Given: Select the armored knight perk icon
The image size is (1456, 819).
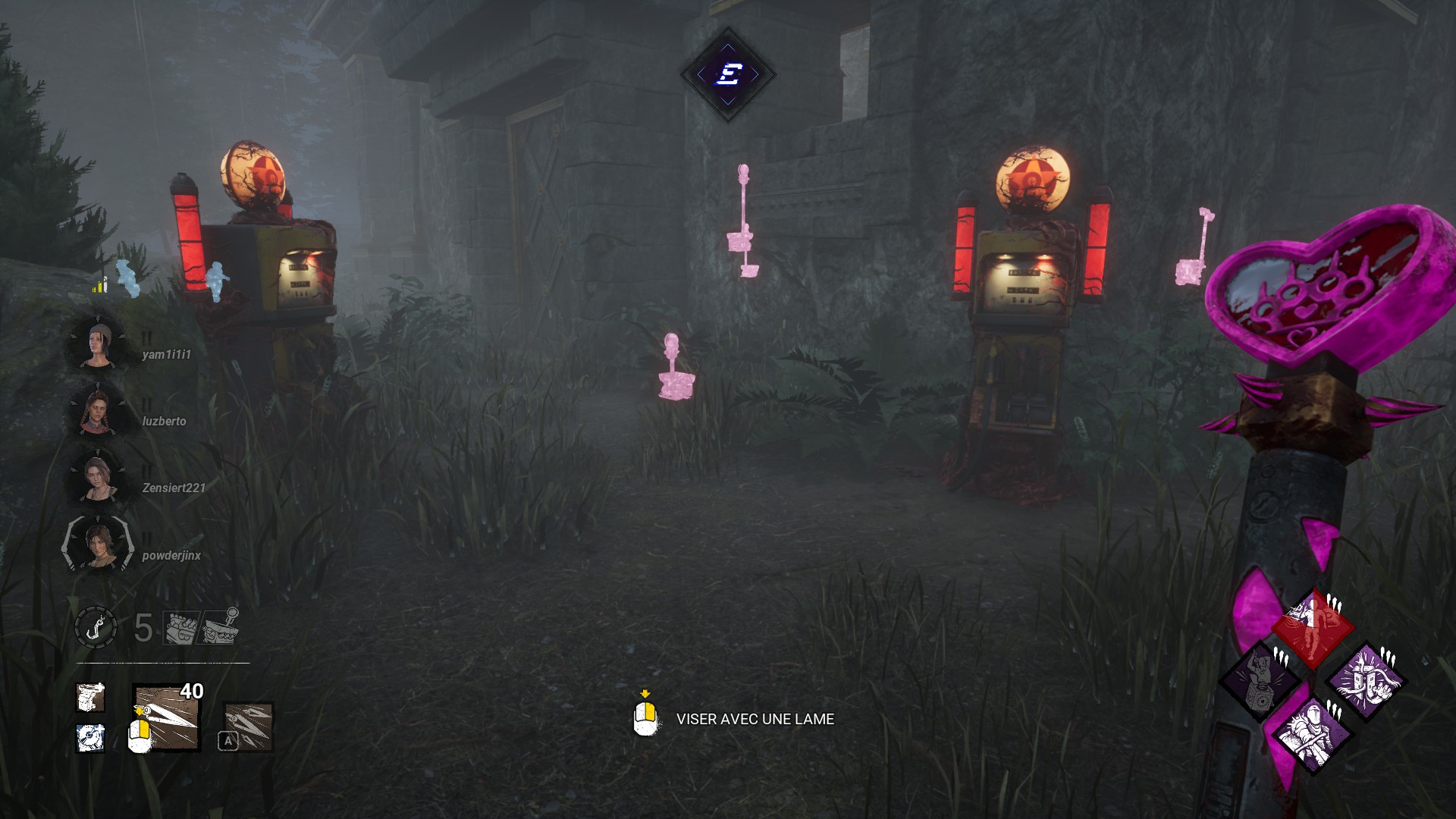Looking at the screenshot, I should tap(1312, 734).
